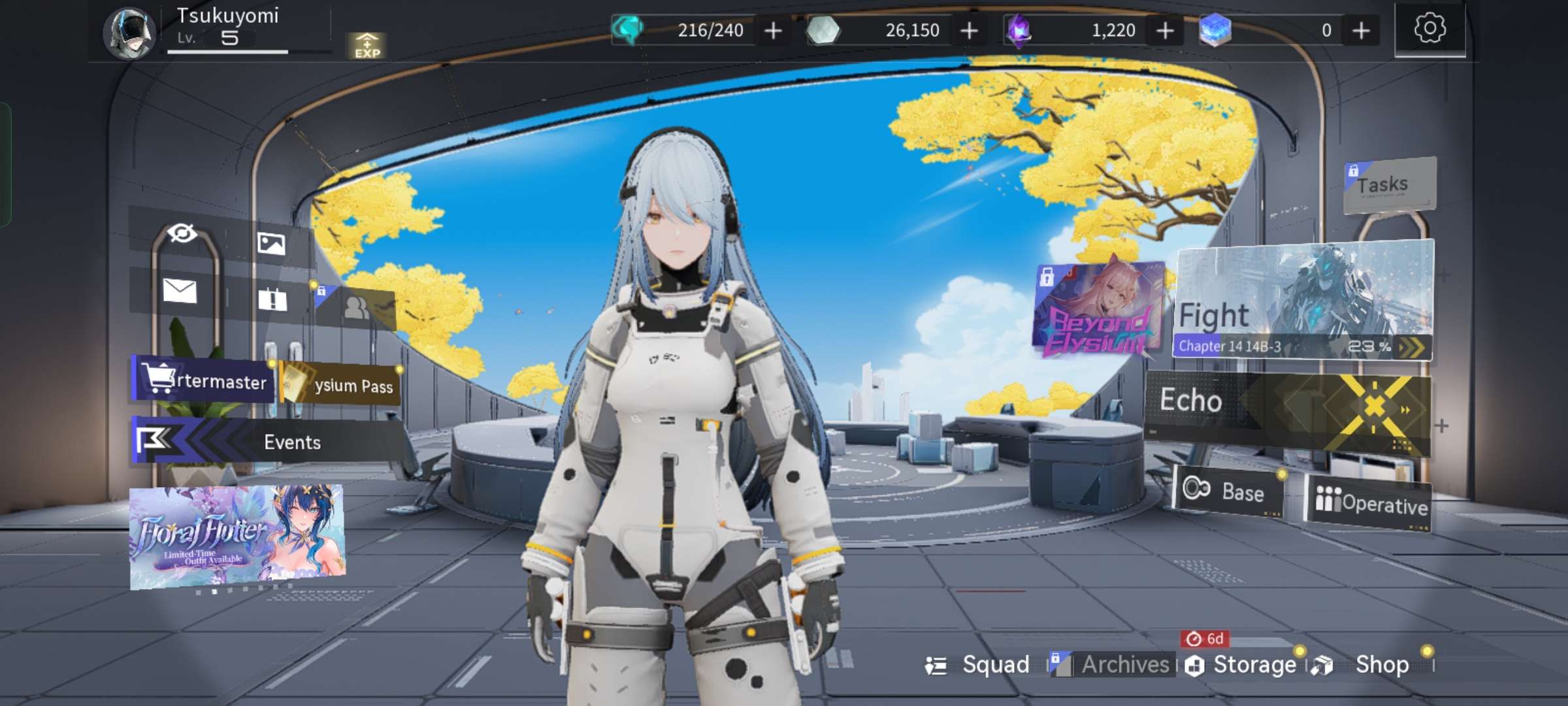
Task: Open the Operative menu
Action: pos(1369,504)
